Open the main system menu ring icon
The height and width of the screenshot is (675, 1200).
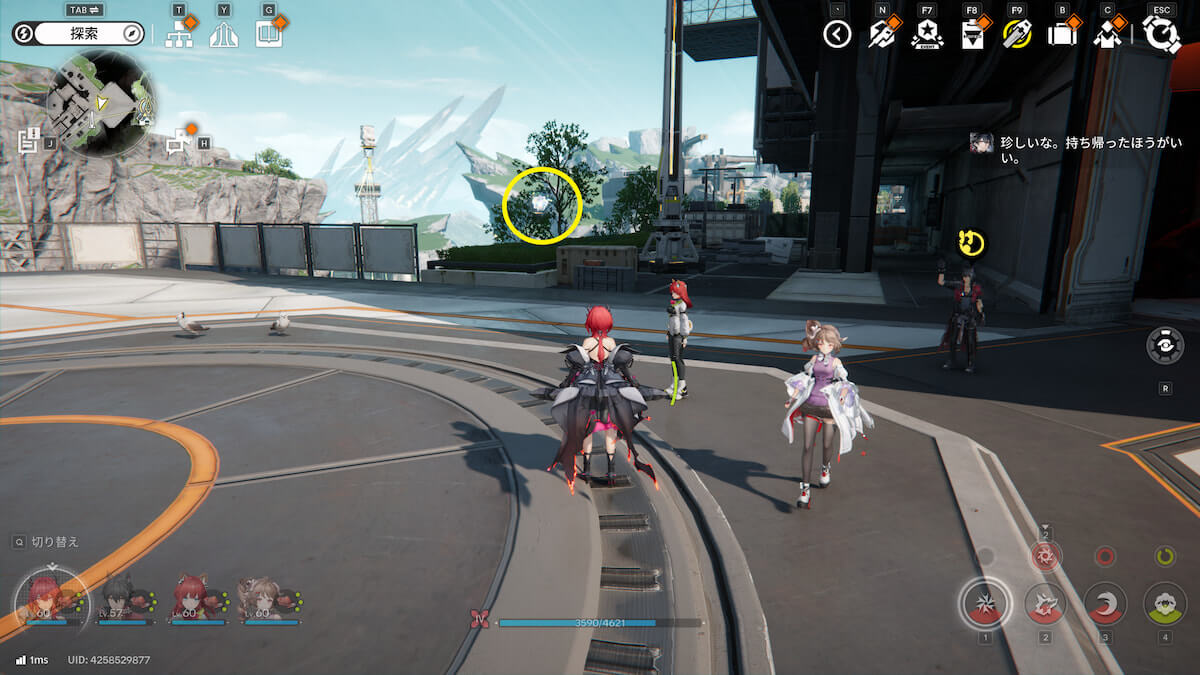click(1161, 35)
